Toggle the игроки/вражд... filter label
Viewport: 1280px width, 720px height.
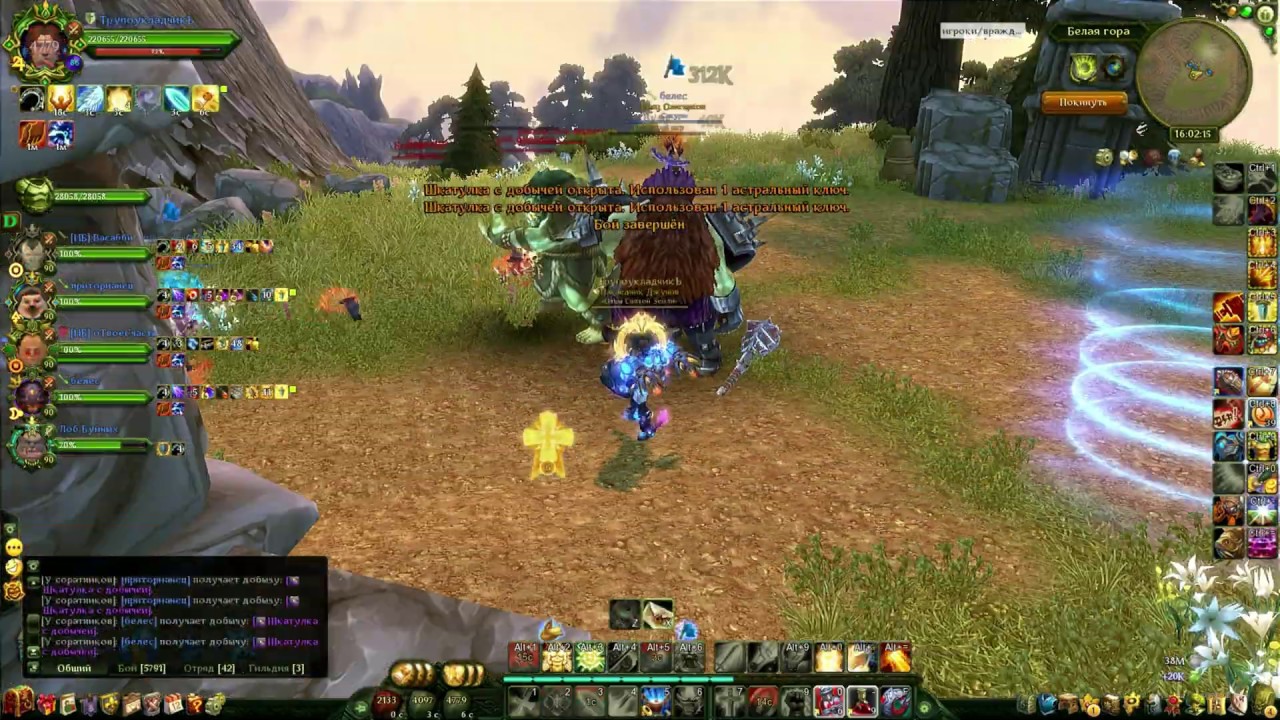pyautogui.click(x=981, y=31)
